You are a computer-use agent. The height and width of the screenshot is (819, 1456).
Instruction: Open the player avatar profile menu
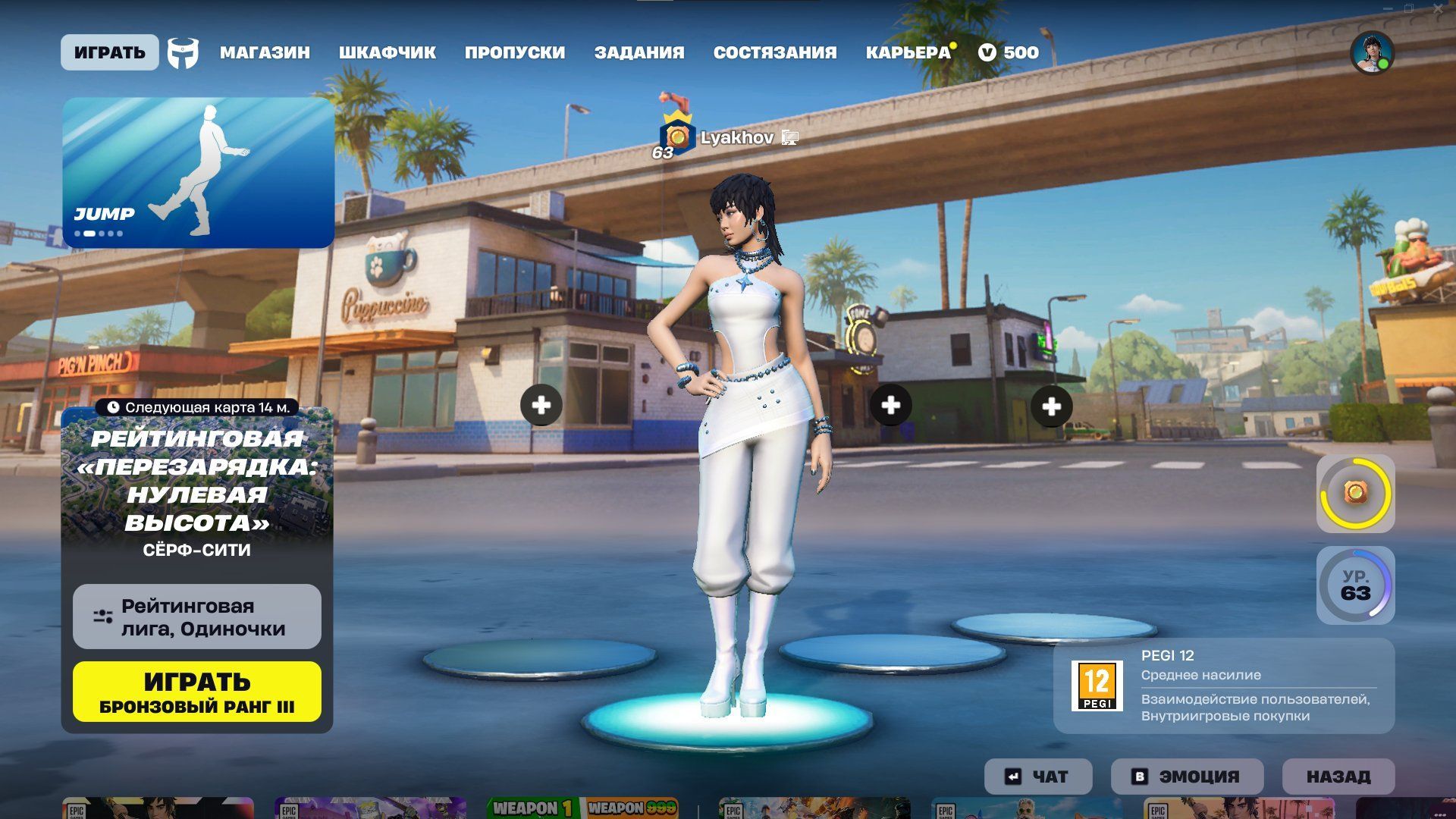point(1372,53)
